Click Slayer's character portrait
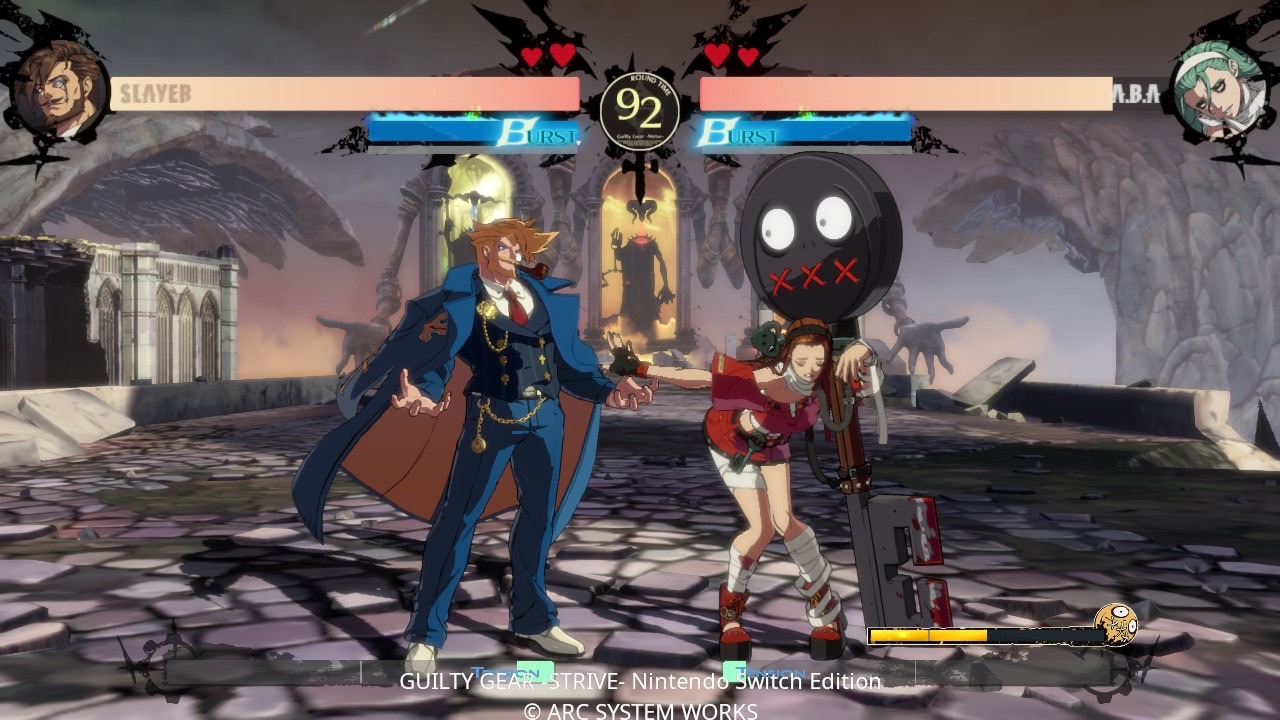The image size is (1280, 720). click(x=59, y=88)
